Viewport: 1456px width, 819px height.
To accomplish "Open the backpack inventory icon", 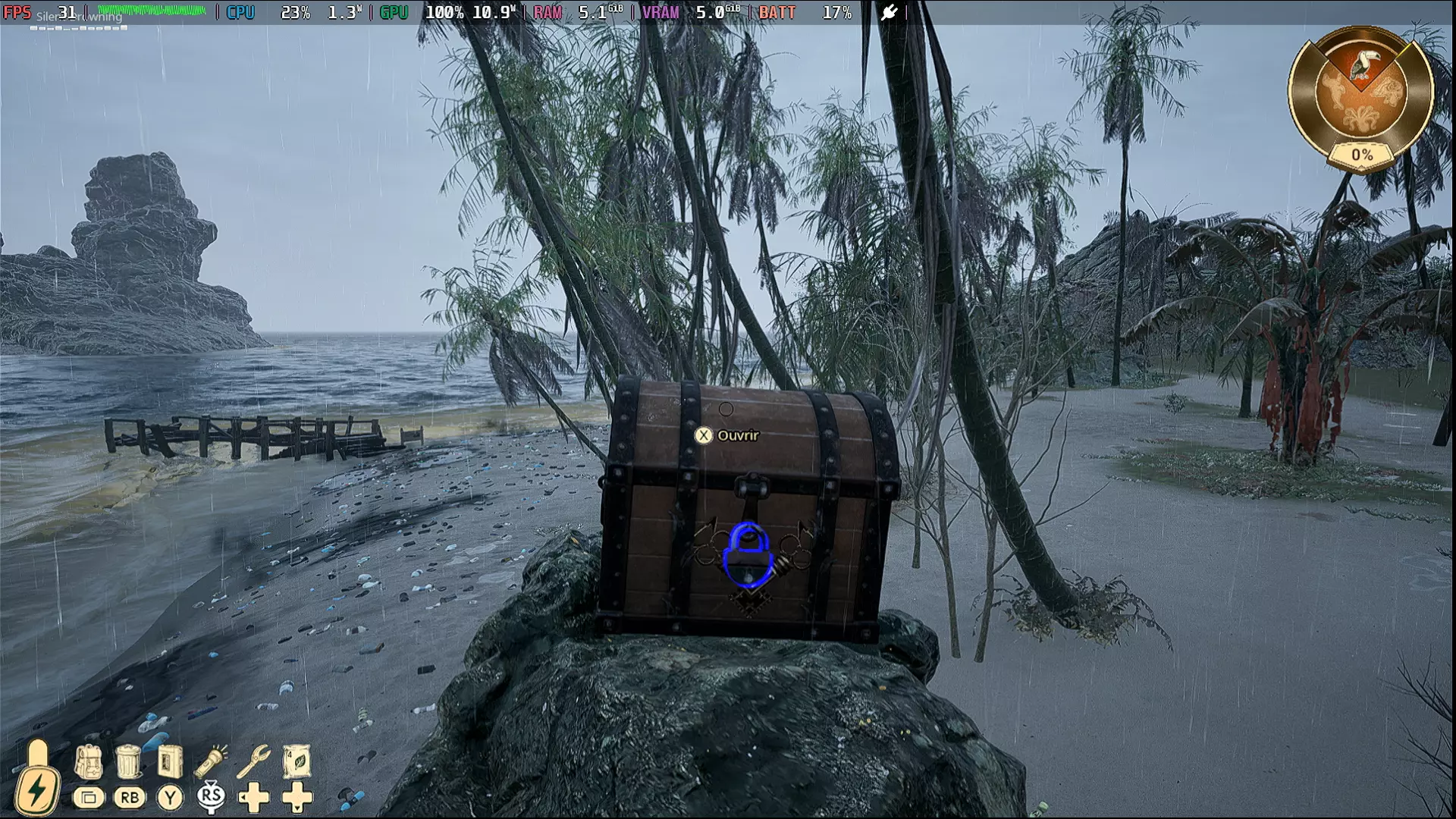I will [90, 762].
